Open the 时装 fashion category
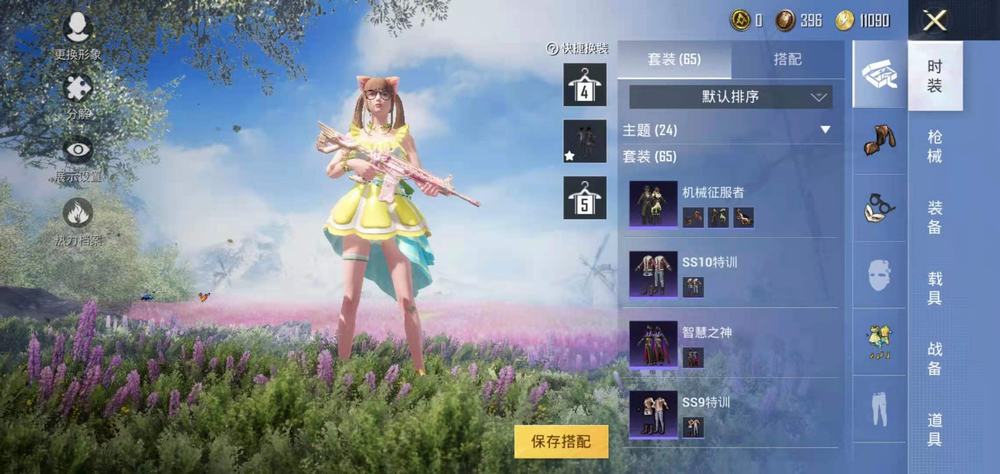Screen dimensions: 1000x474 tap(934, 76)
